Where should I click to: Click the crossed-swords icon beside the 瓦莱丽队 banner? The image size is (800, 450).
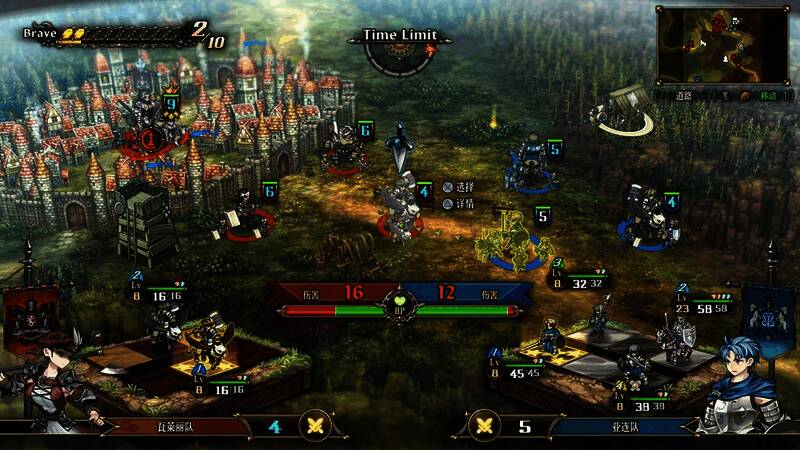pyautogui.click(x=316, y=425)
